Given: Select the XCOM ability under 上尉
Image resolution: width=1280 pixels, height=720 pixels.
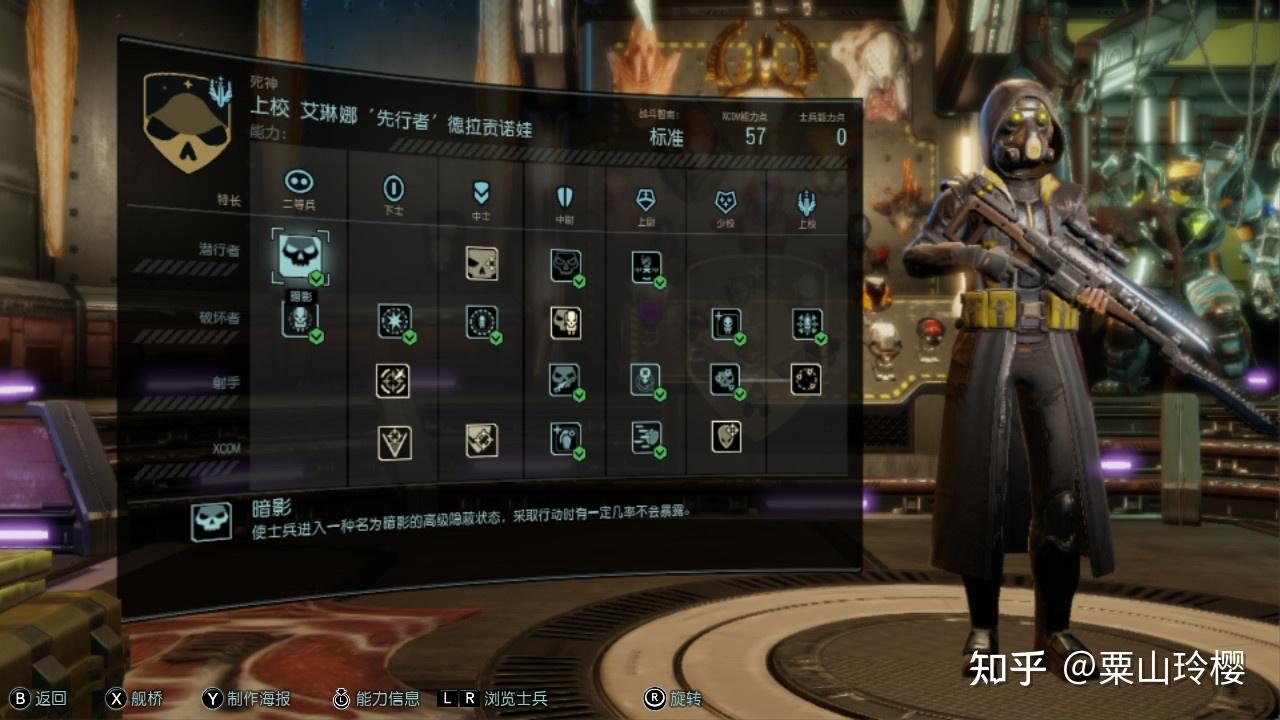Looking at the screenshot, I should (646, 438).
